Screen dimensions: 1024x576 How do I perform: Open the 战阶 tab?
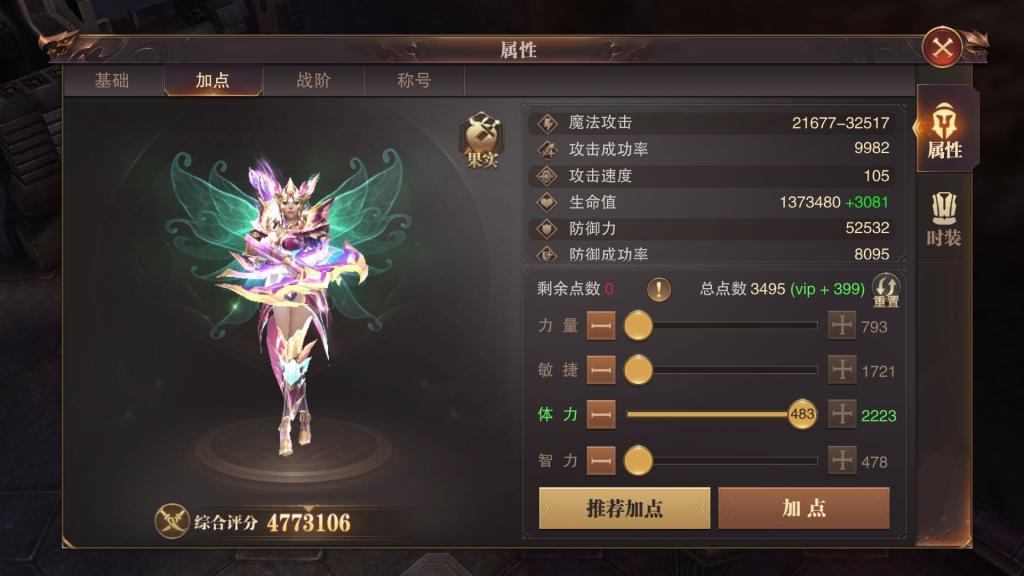coord(313,81)
